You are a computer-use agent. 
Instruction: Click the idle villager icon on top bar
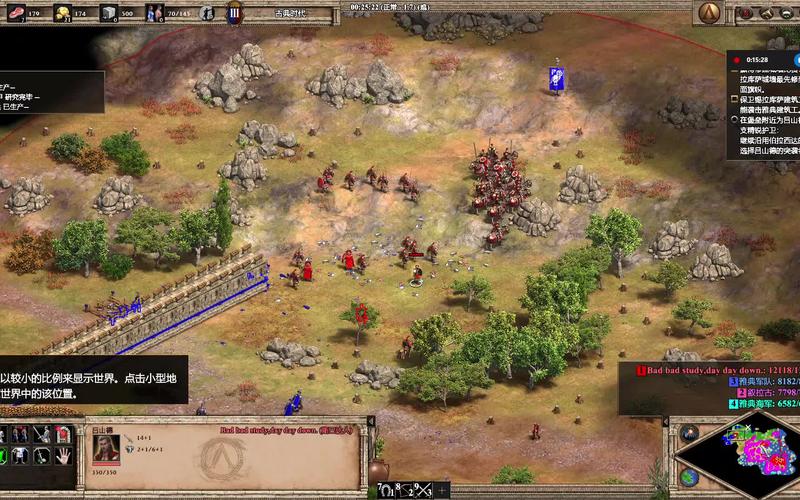tap(206, 13)
